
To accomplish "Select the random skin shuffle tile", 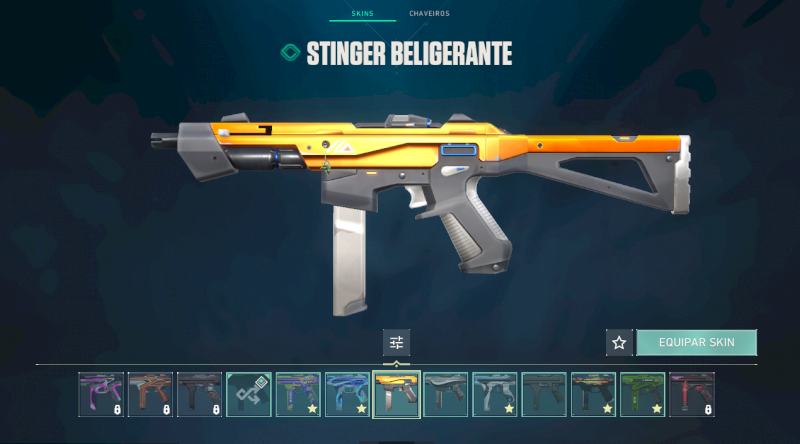I will click(x=249, y=394).
